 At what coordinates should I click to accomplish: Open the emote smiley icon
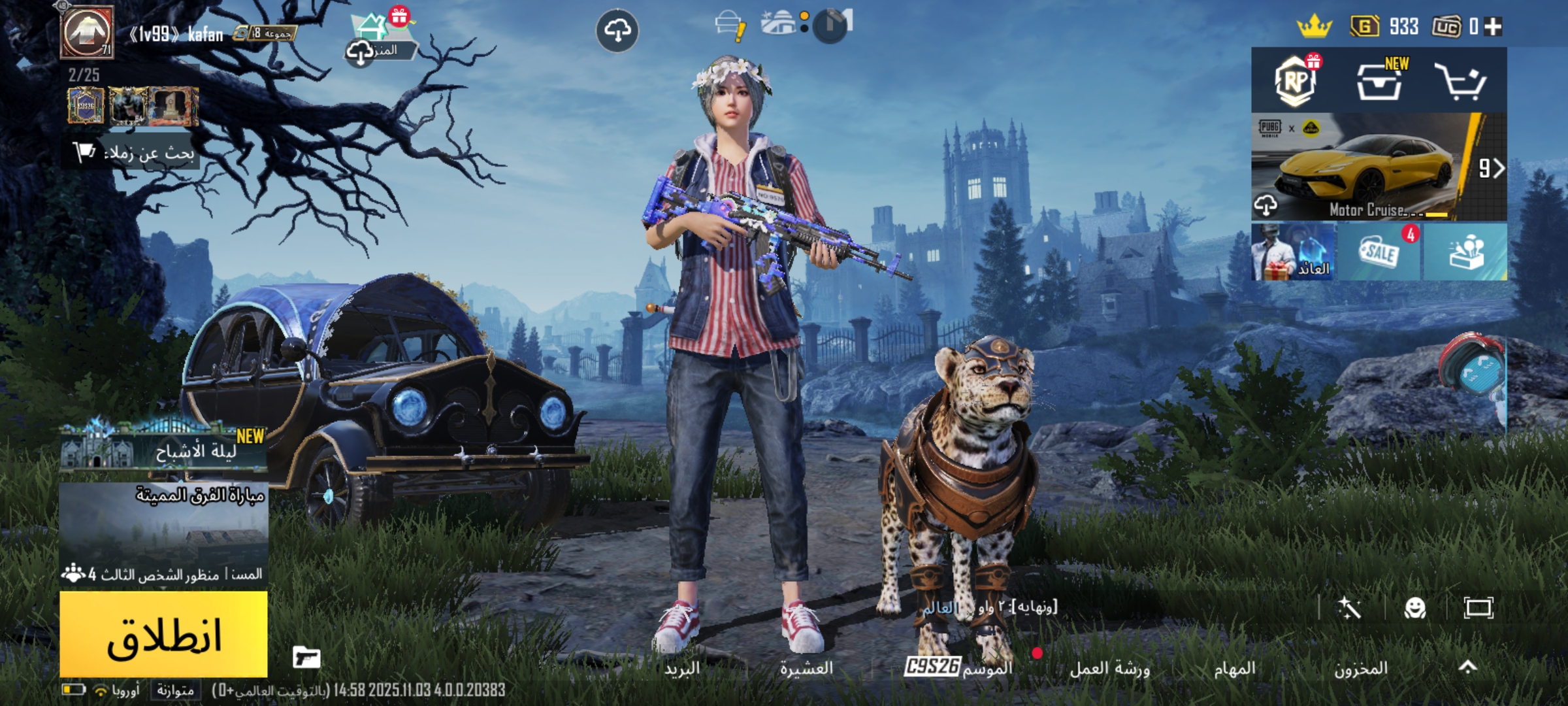1414,609
